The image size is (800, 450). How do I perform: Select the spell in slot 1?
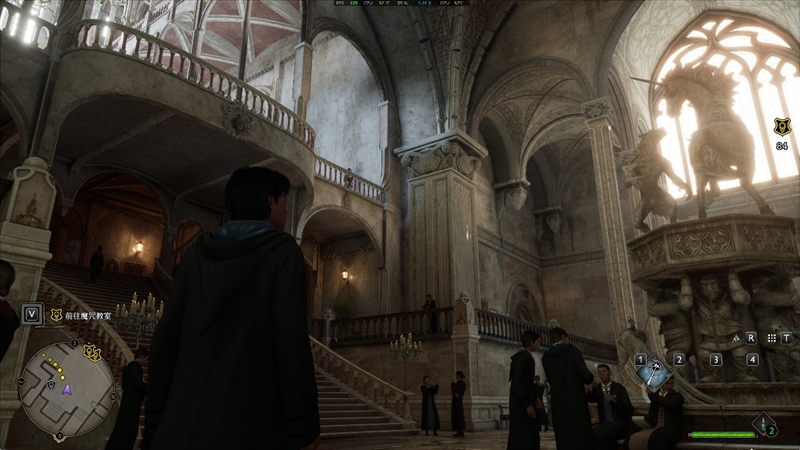point(655,373)
